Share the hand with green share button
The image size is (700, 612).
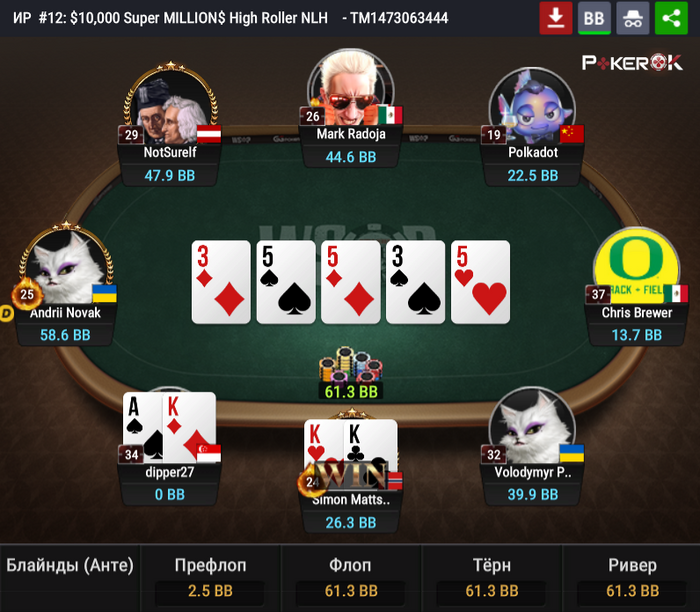(671, 18)
